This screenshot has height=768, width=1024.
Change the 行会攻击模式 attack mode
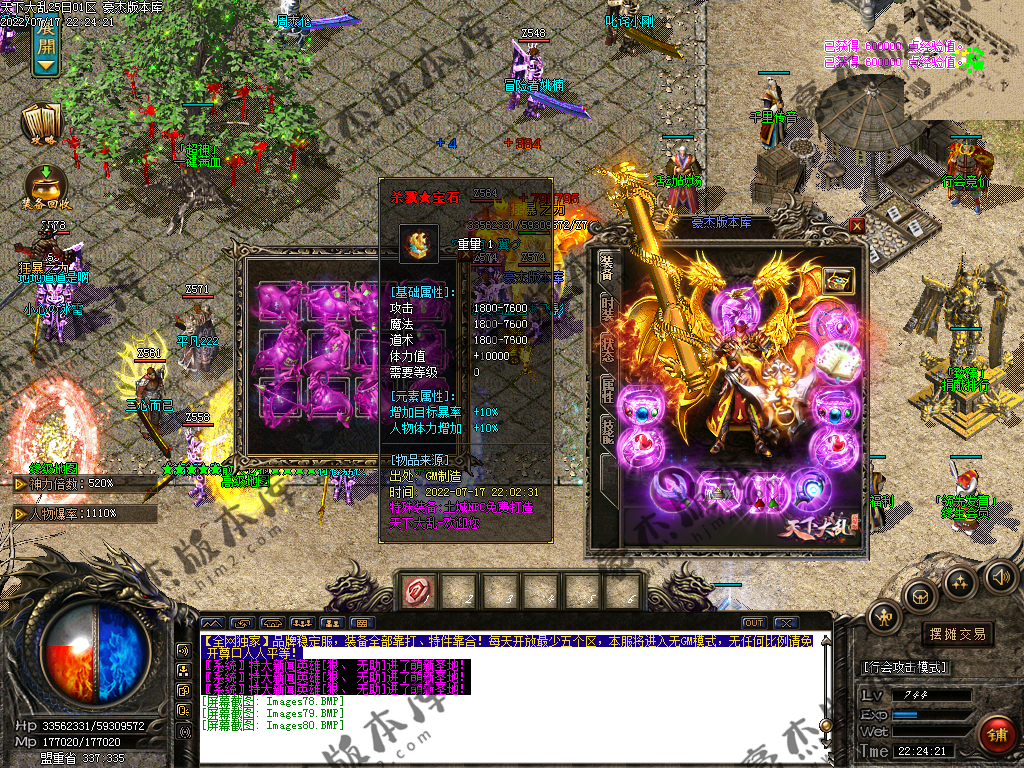click(905, 667)
